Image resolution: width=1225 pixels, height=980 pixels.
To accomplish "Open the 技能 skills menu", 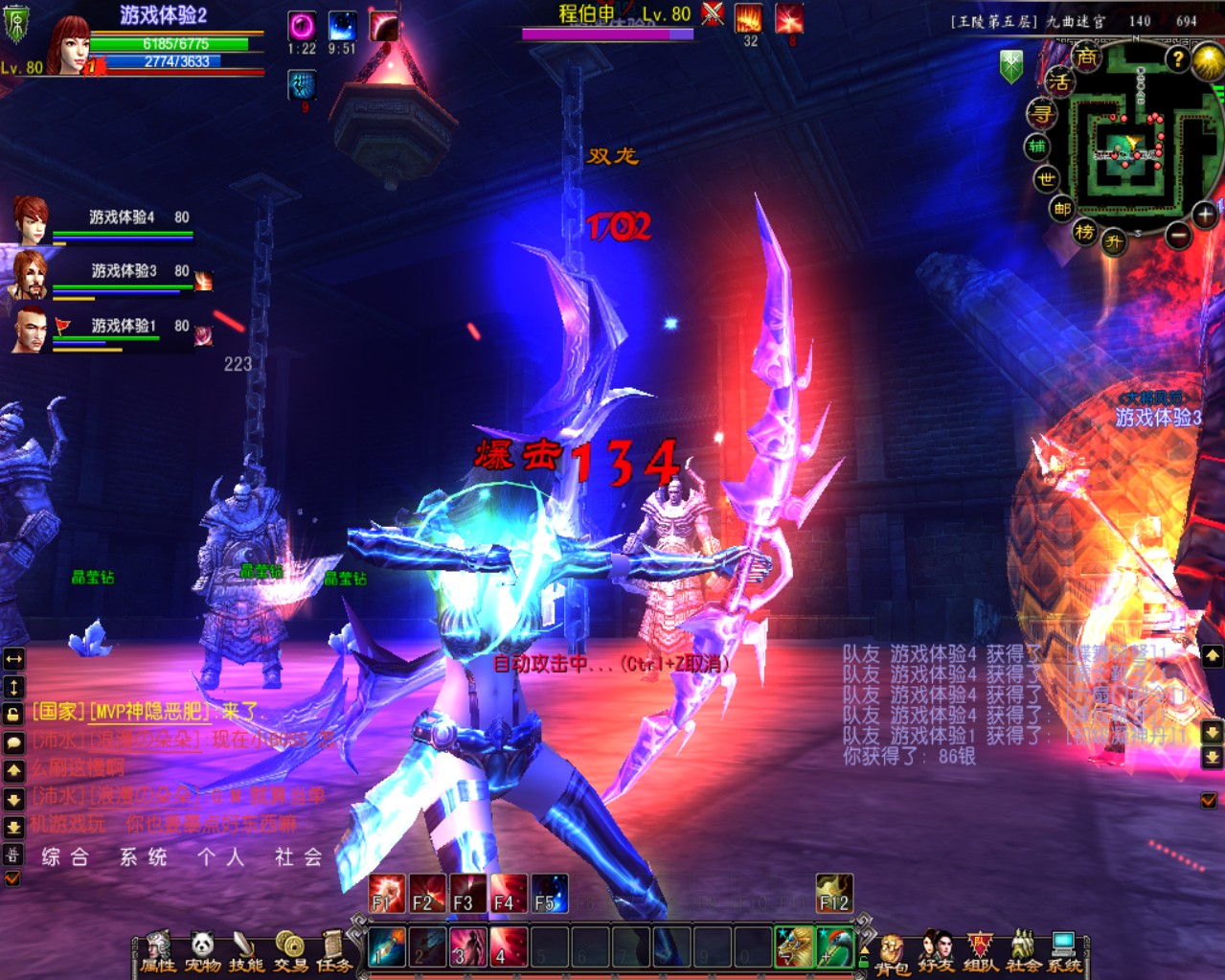I will [x=246, y=951].
